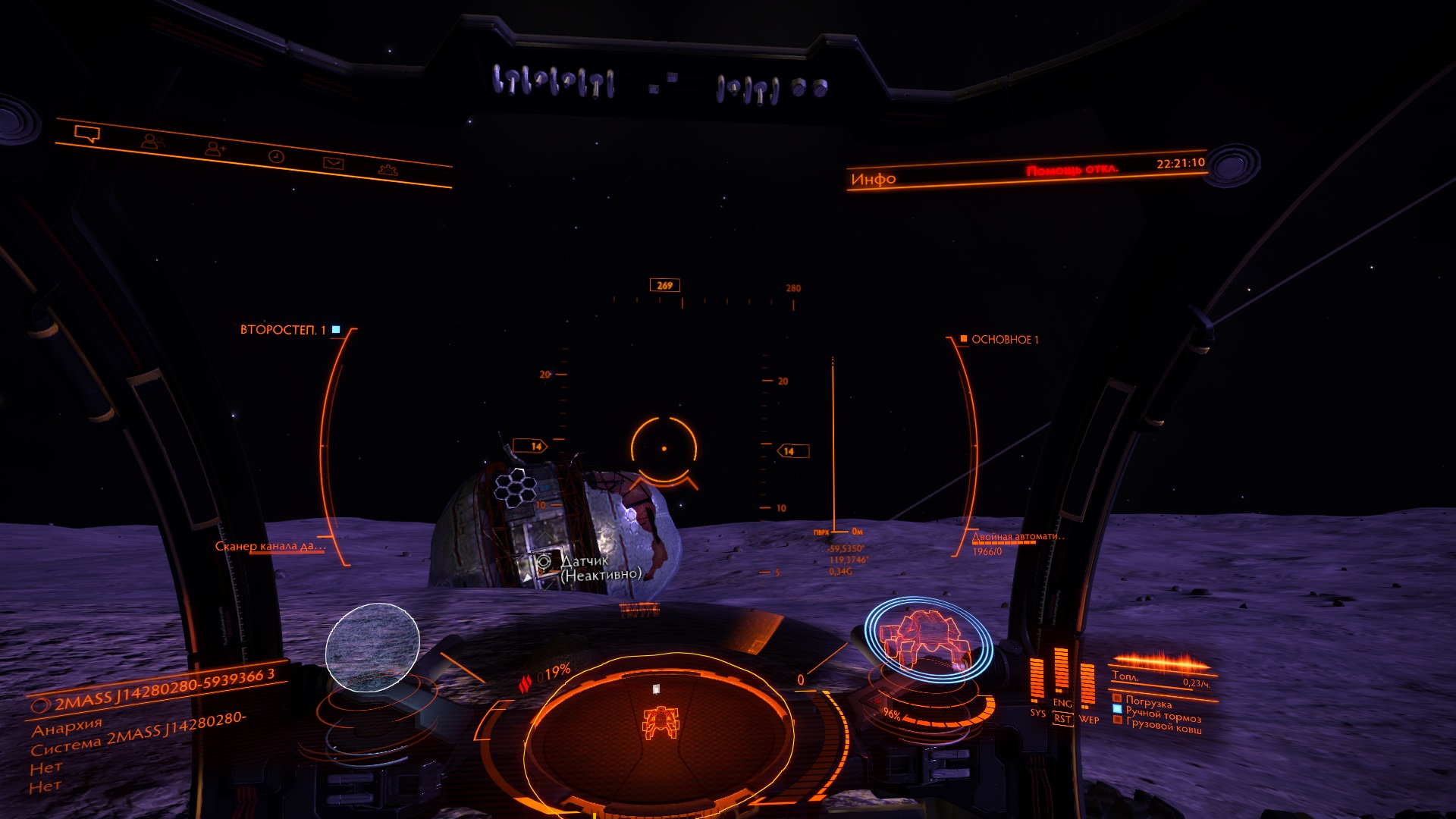This screenshot has width=1456, height=819.
Task: Choose the Двойная автоматическая weapon entry
Action: [x=1018, y=537]
